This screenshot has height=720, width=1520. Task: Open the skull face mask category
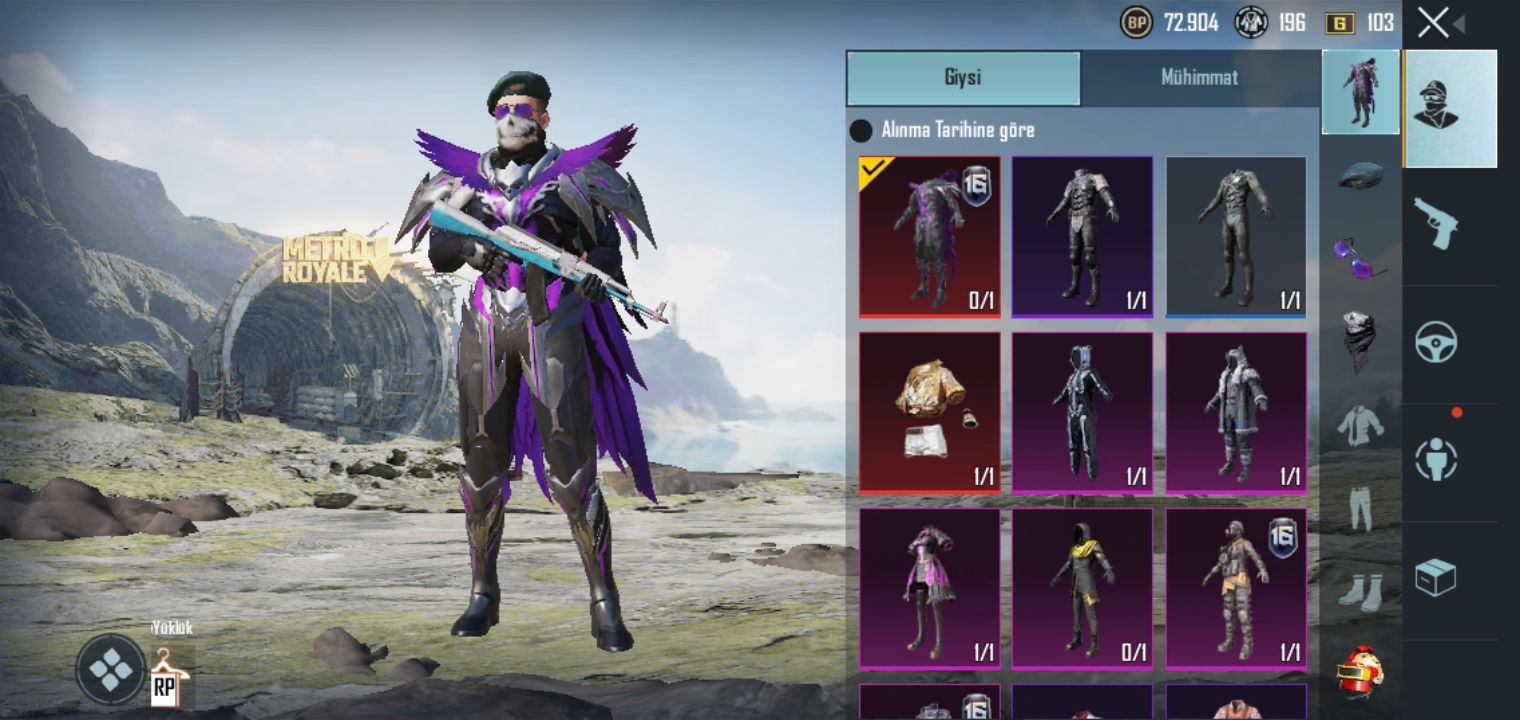pyautogui.click(x=1360, y=340)
